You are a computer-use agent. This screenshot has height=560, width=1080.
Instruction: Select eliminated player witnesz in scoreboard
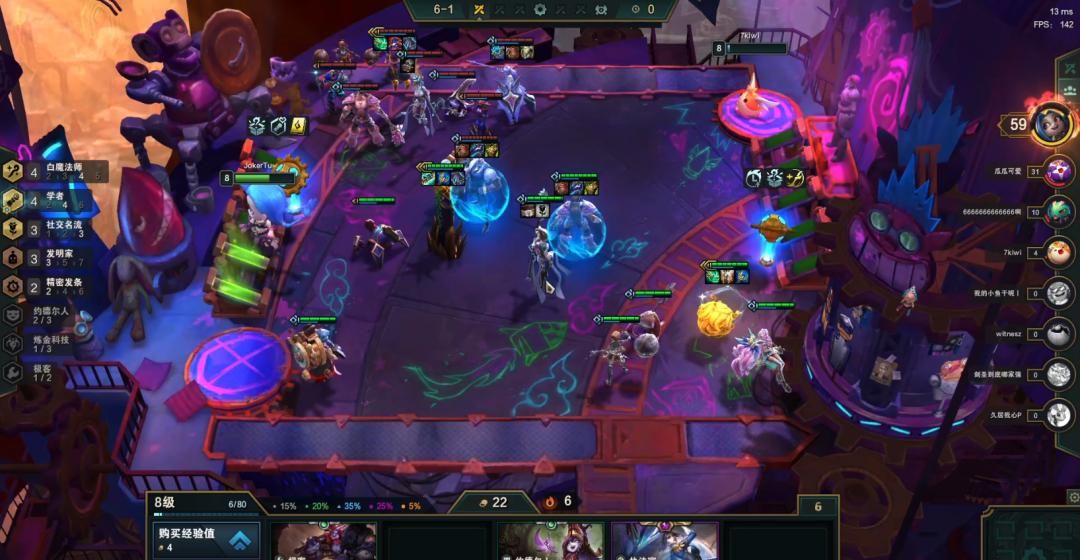tap(1058, 334)
